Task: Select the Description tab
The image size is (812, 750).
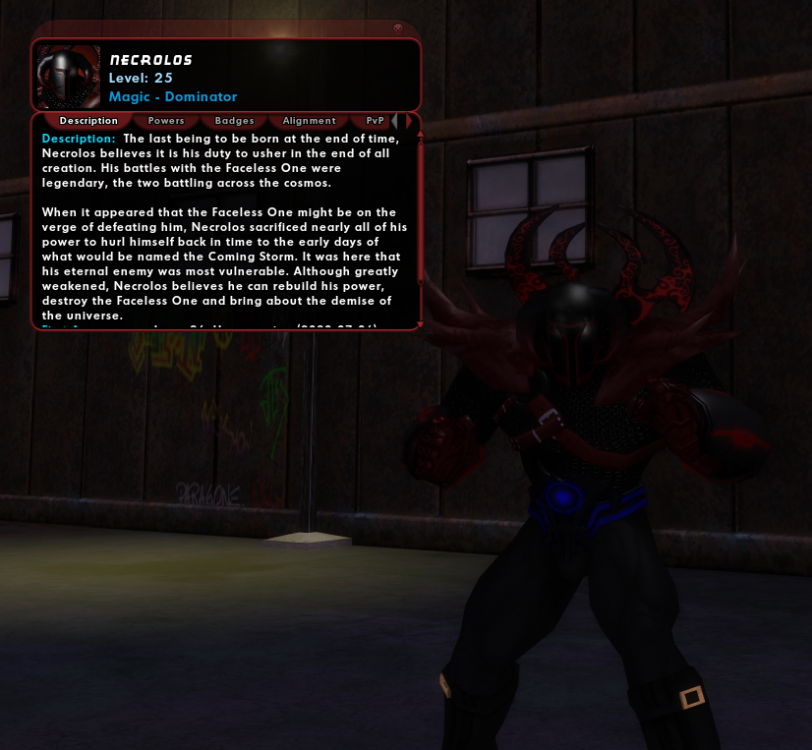Action: pyautogui.click(x=88, y=121)
